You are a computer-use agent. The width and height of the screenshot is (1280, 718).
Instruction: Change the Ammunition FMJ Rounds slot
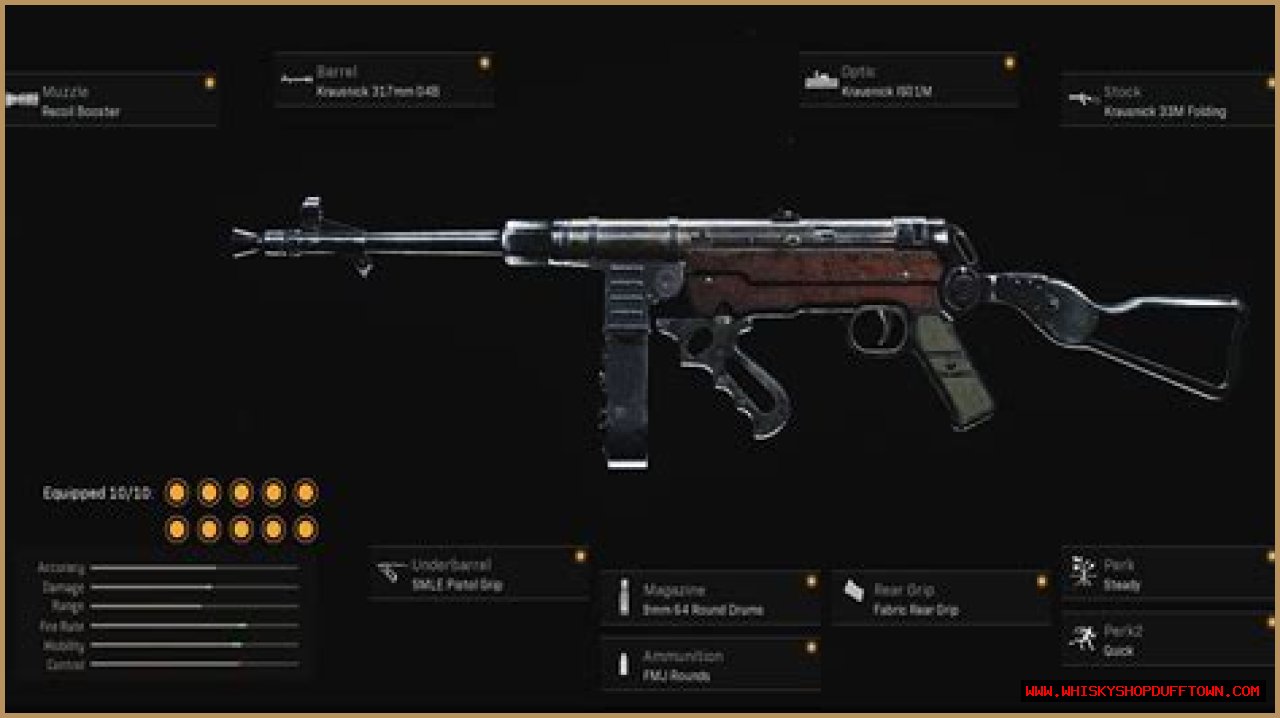coord(710,665)
